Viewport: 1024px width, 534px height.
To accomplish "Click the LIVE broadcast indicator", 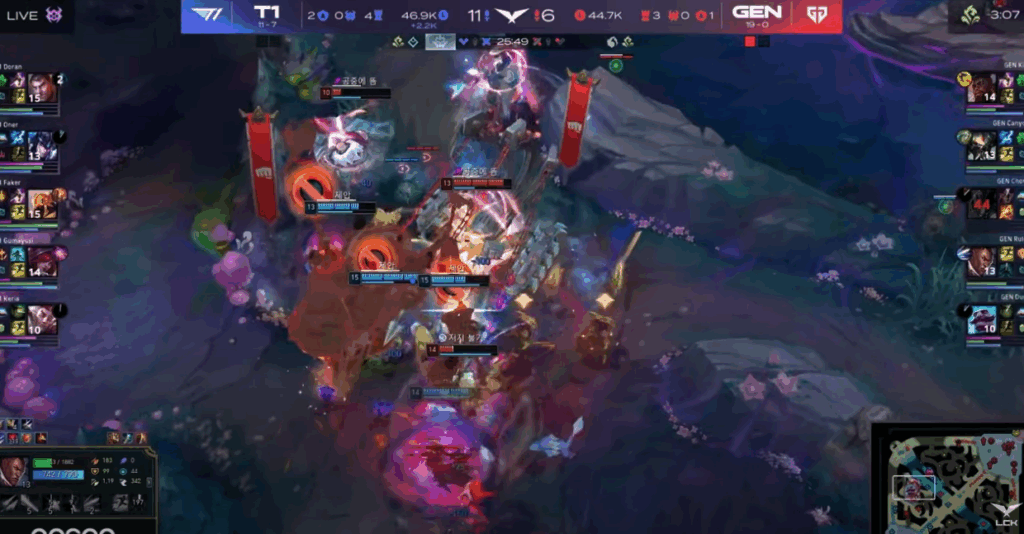I will 22,15.
